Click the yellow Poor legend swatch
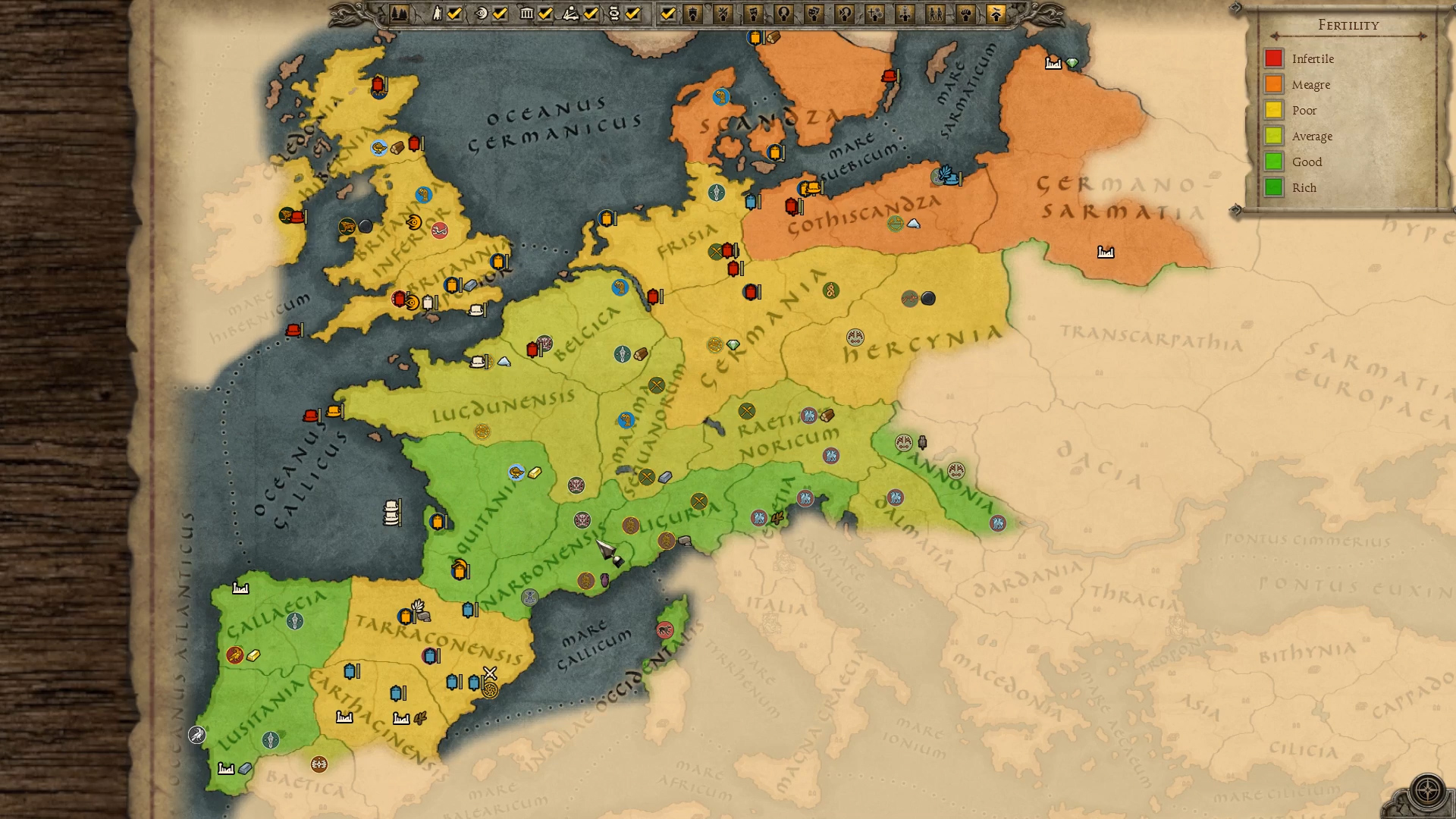The image size is (1456, 819). [1273, 110]
